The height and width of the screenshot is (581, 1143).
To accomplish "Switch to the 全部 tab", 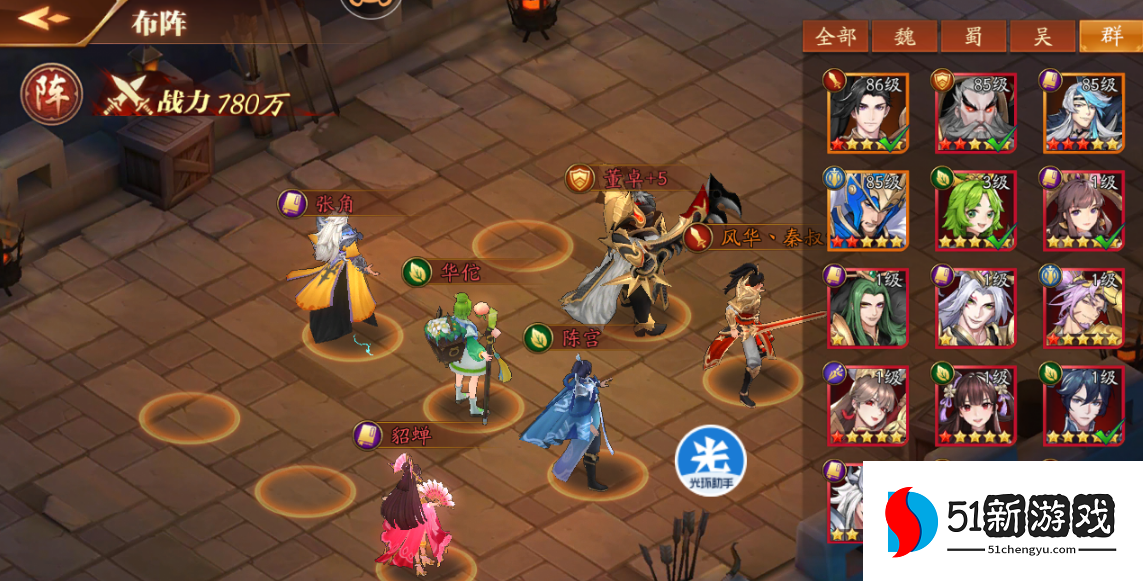I will (836, 37).
